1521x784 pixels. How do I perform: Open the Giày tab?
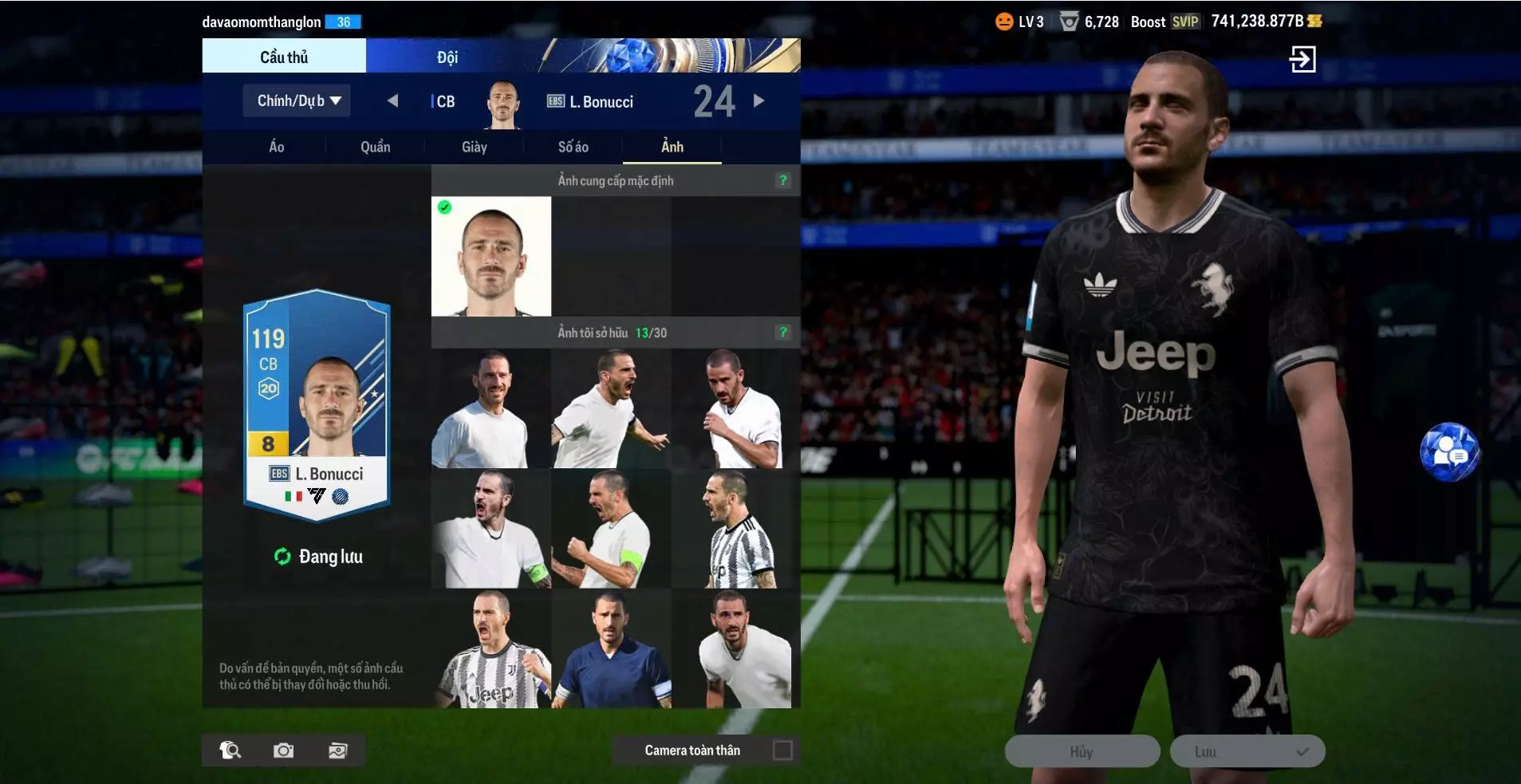(474, 147)
